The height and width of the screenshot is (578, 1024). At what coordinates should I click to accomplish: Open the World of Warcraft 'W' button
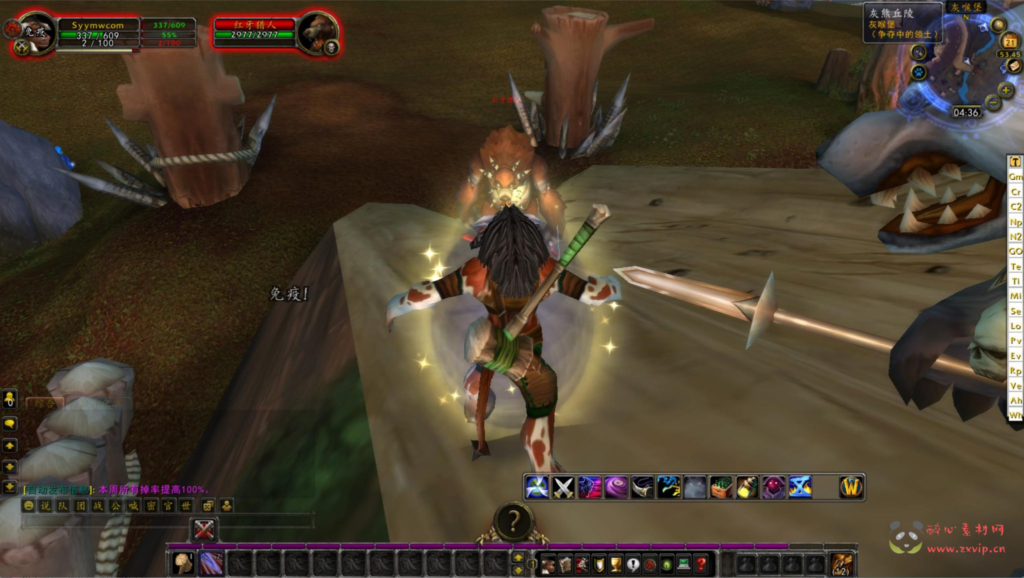tap(851, 487)
